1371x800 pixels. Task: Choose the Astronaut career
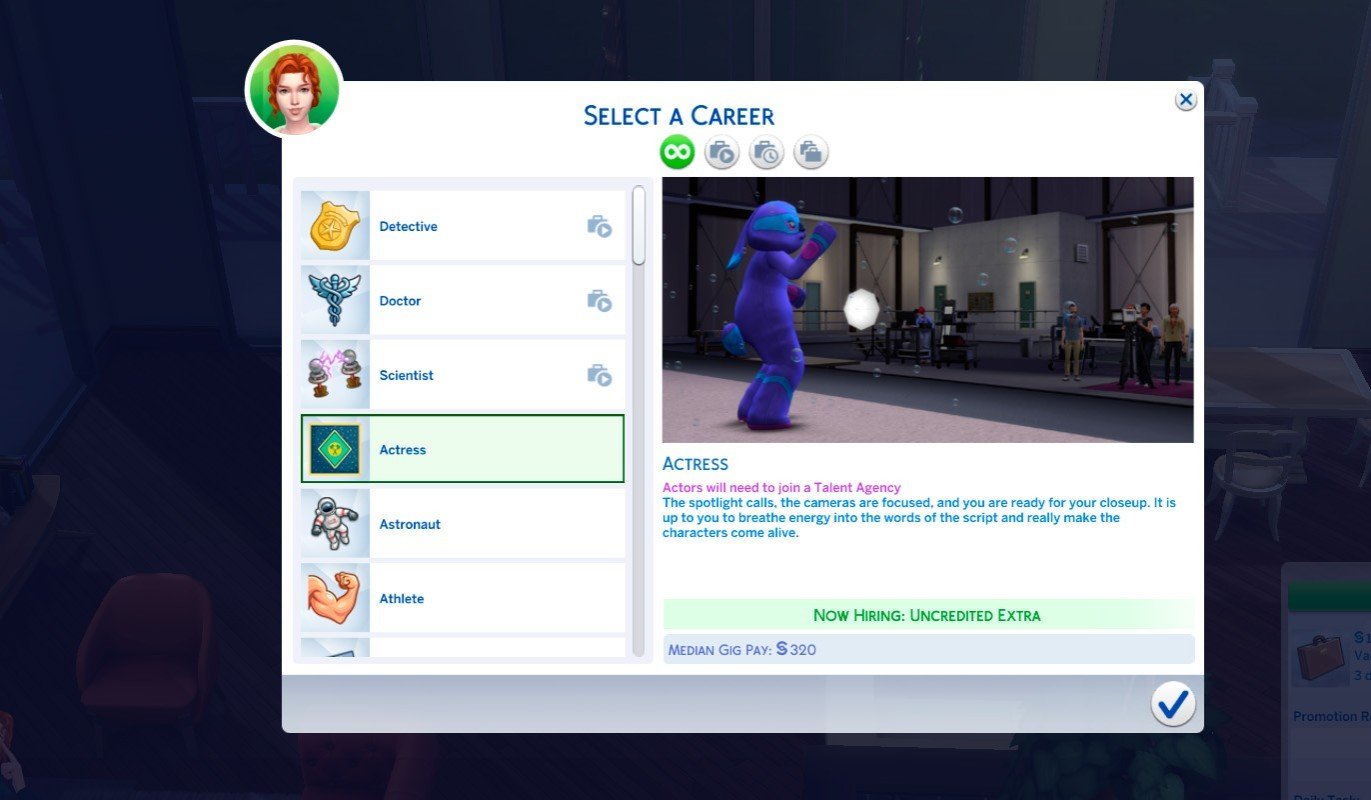pyautogui.click(x=462, y=524)
